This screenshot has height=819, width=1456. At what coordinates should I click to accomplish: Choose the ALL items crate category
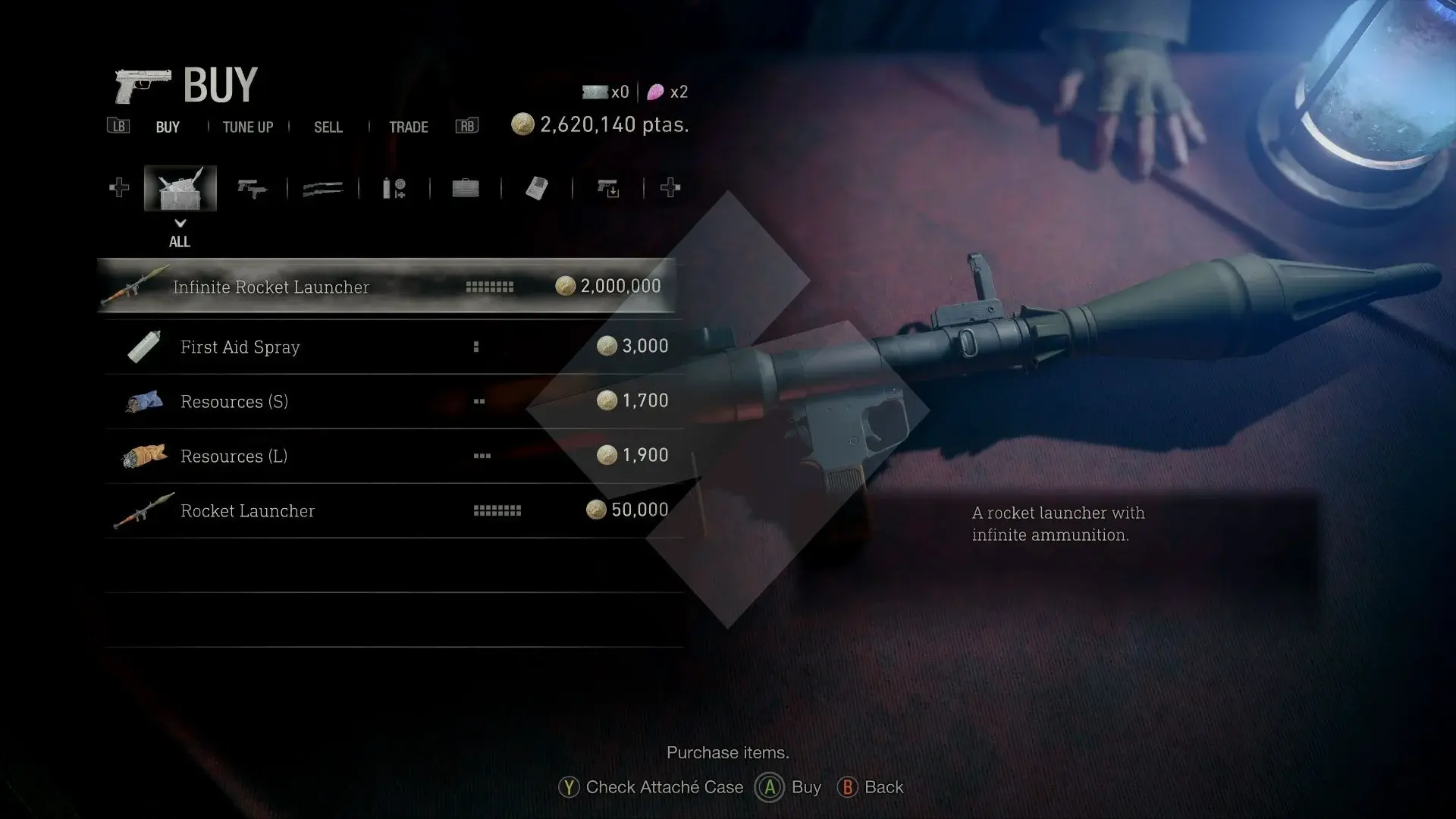[180, 188]
